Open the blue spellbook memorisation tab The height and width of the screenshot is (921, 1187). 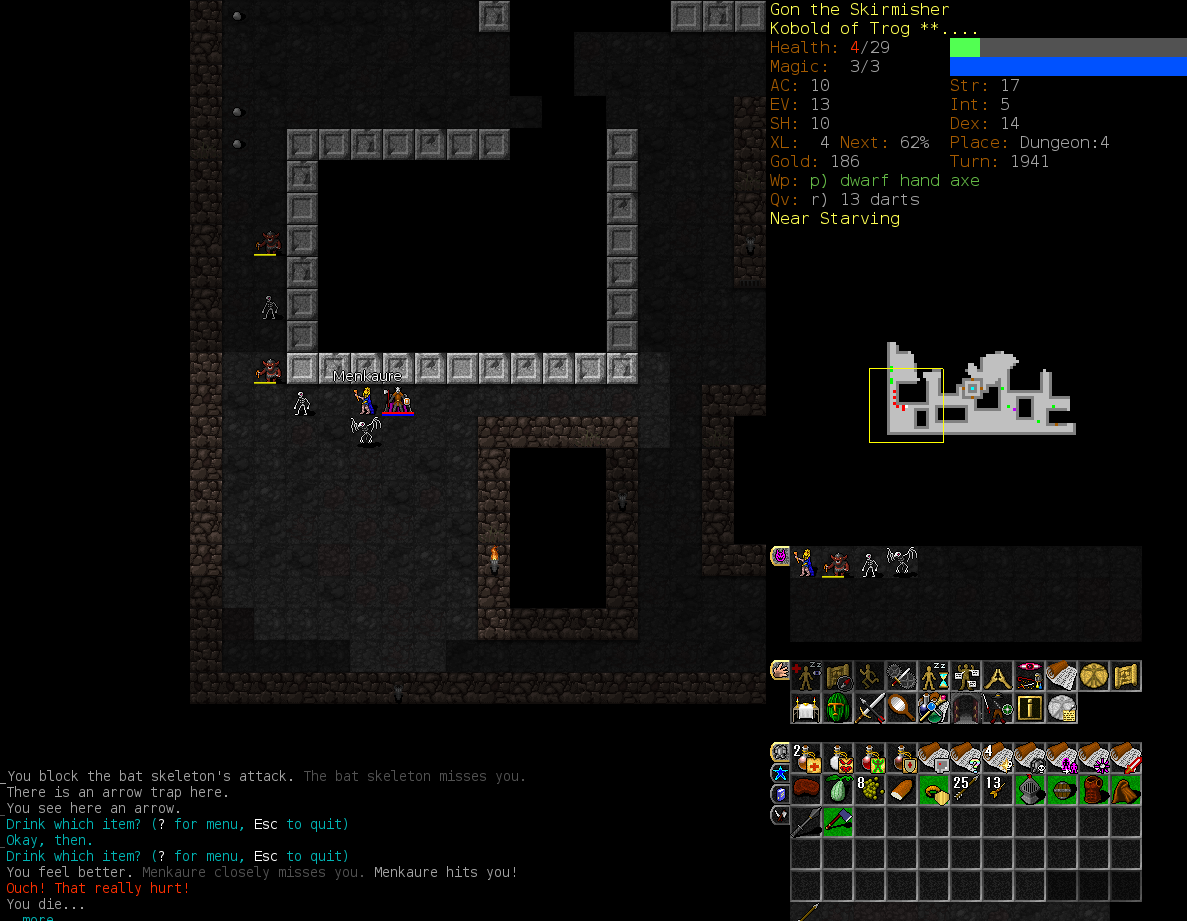point(780,794)
